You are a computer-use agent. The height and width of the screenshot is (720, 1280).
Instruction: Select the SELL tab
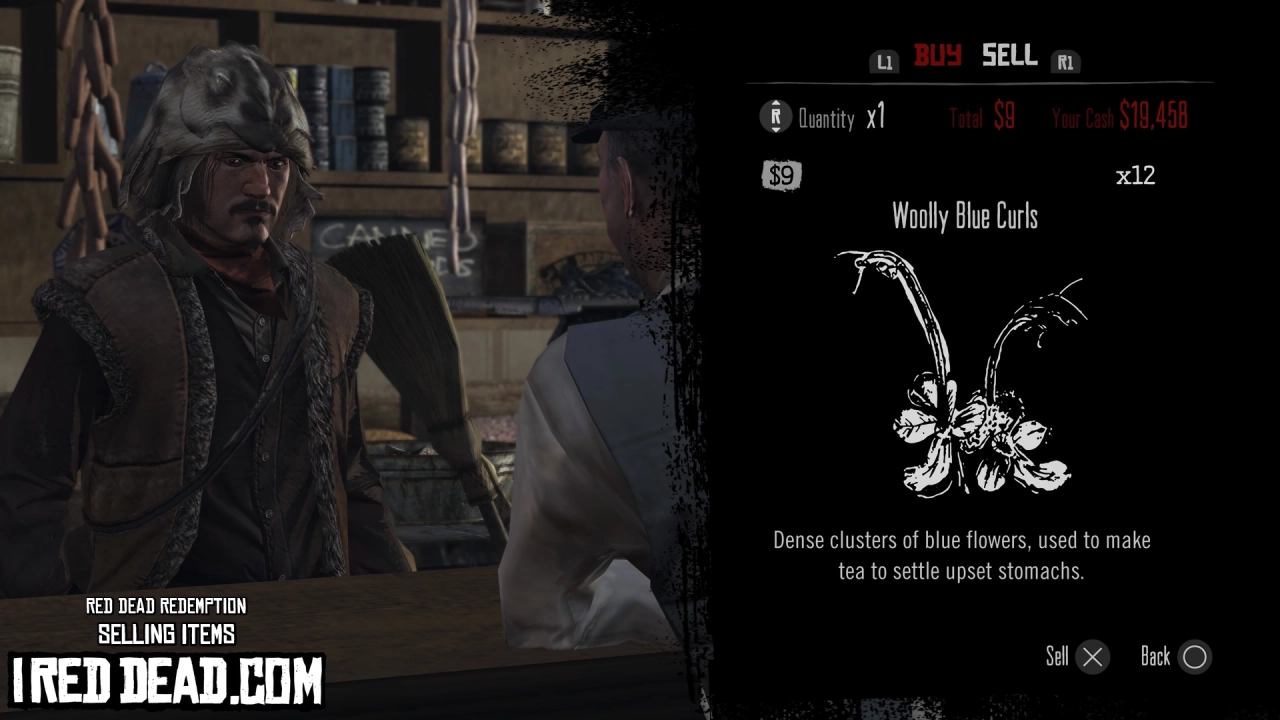(1008, 56)
